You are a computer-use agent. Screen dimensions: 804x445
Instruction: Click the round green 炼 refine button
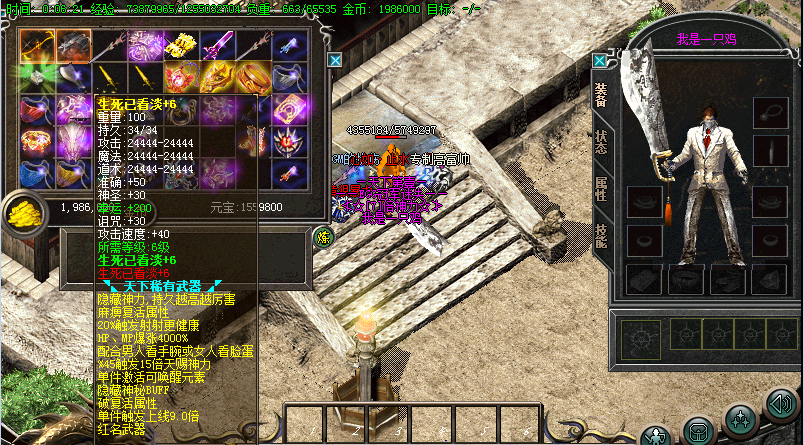click(x=324, y=237)
